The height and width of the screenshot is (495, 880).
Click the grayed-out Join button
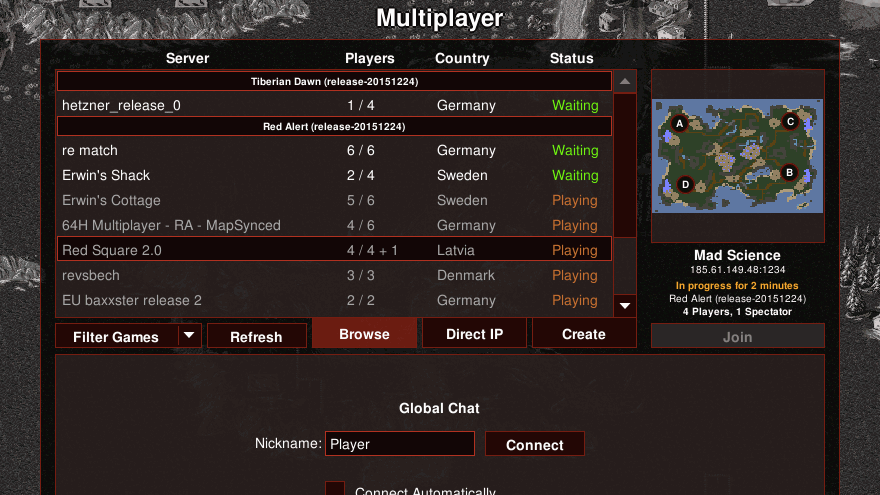coord(737,337)
